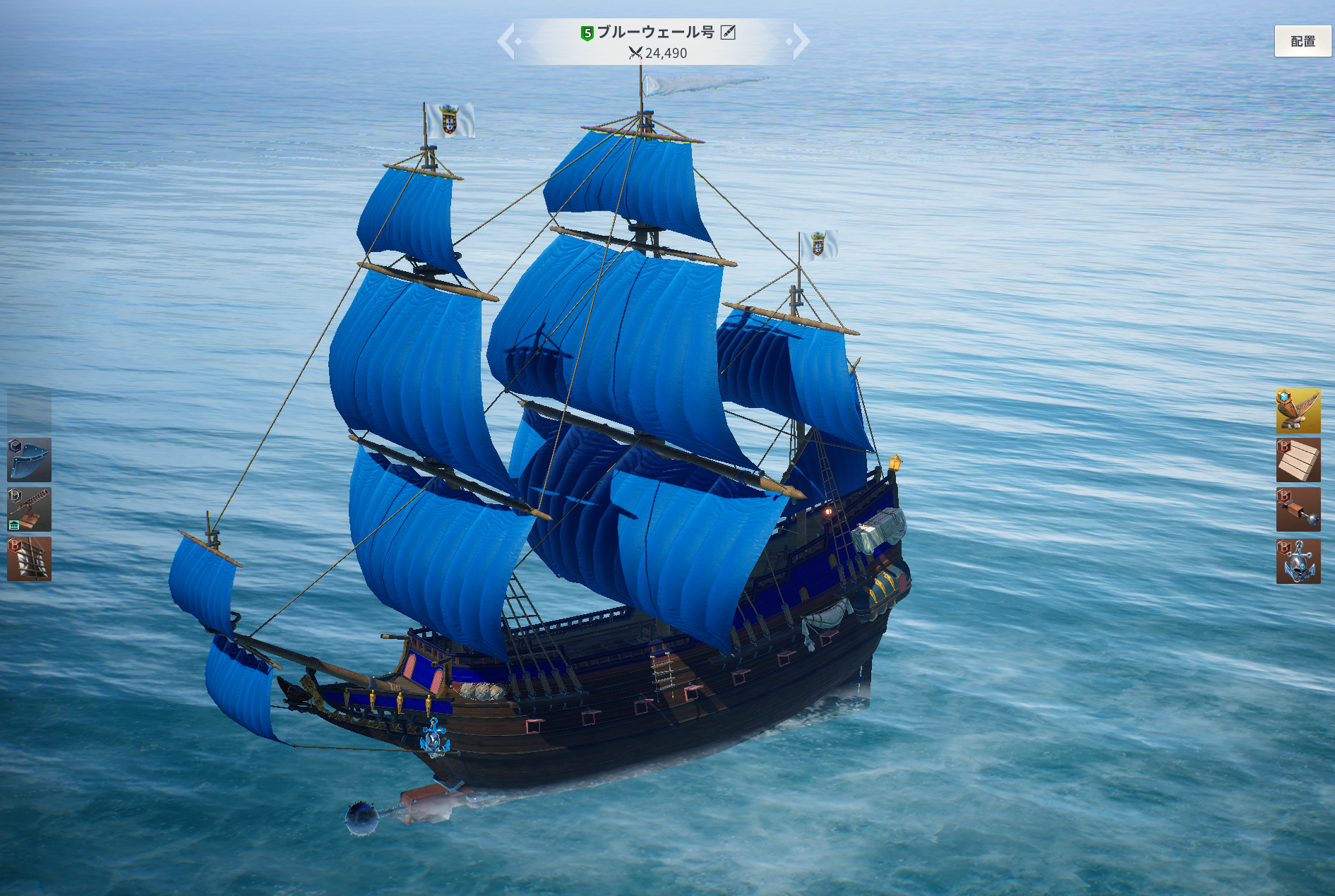The width and height of the screenshot is (1335, 896).
Task: Click the empty equipment slot above armor plate
Action: pos(29,410)
